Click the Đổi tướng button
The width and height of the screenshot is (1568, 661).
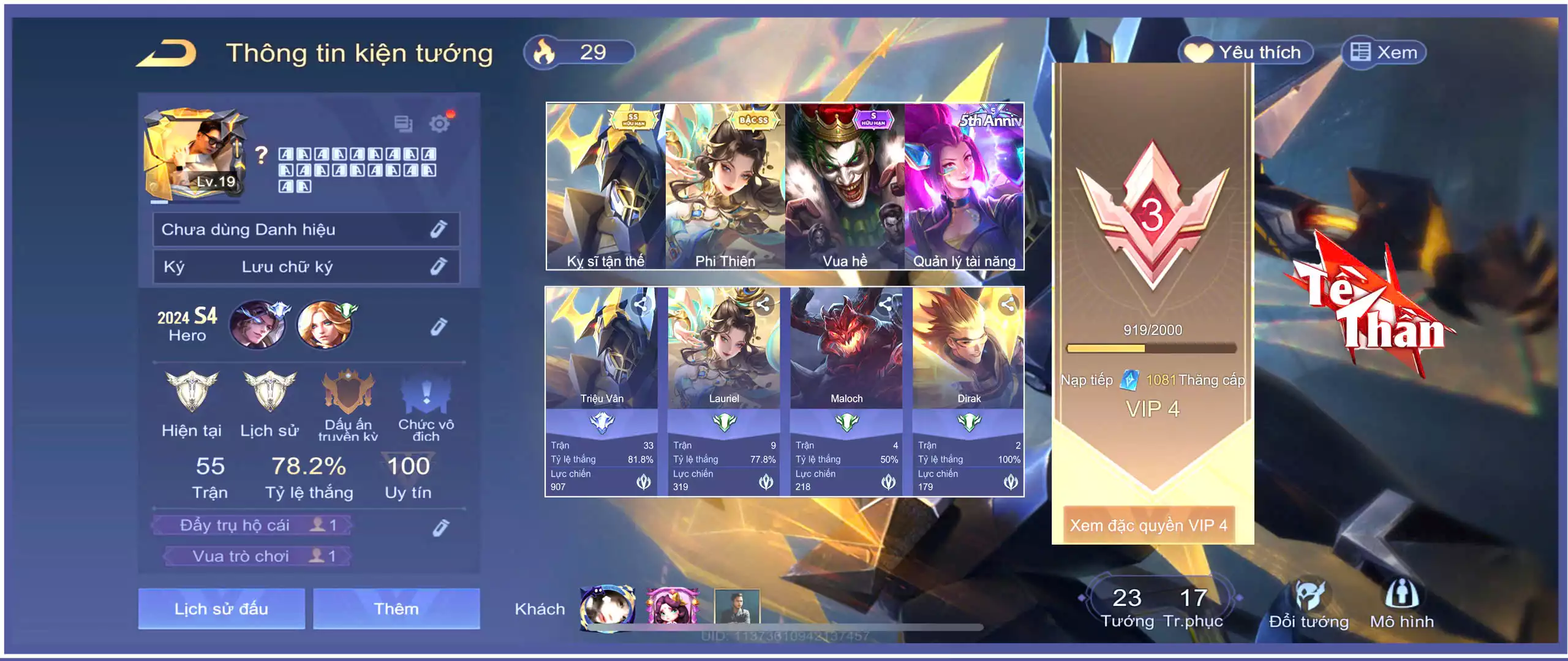tap(1309, 605)
